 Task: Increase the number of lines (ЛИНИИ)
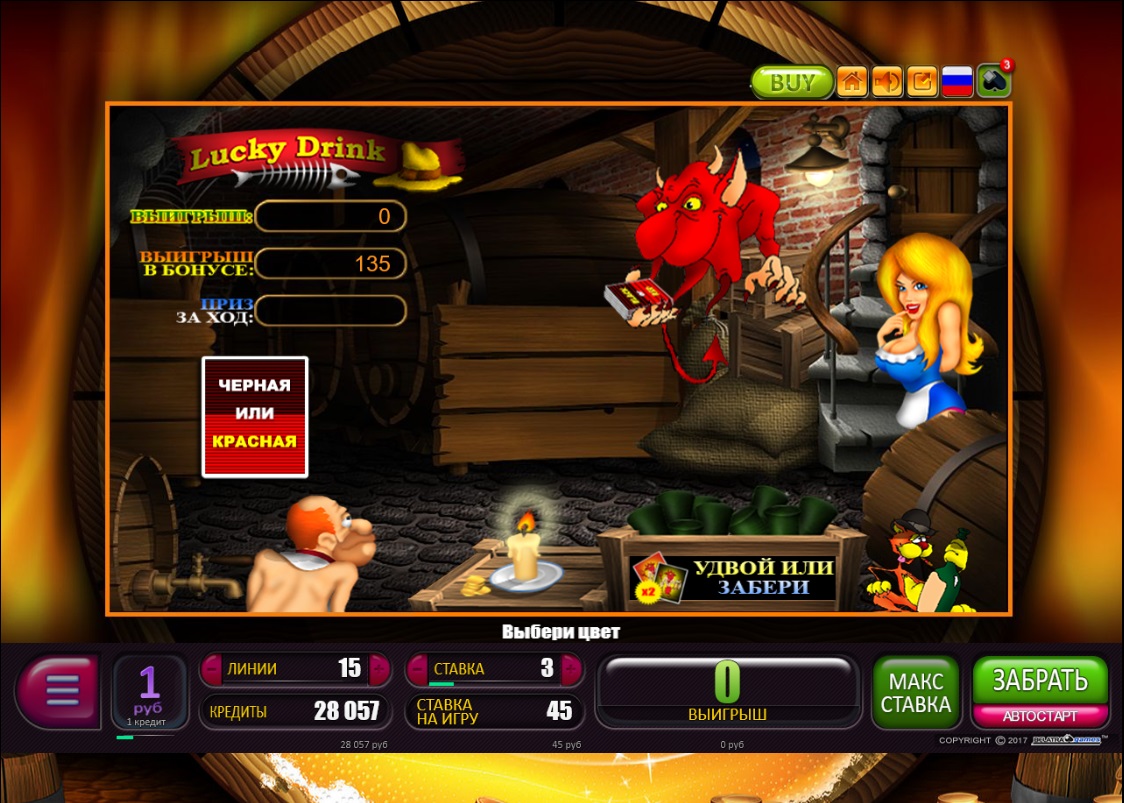[x=378, y=669]
